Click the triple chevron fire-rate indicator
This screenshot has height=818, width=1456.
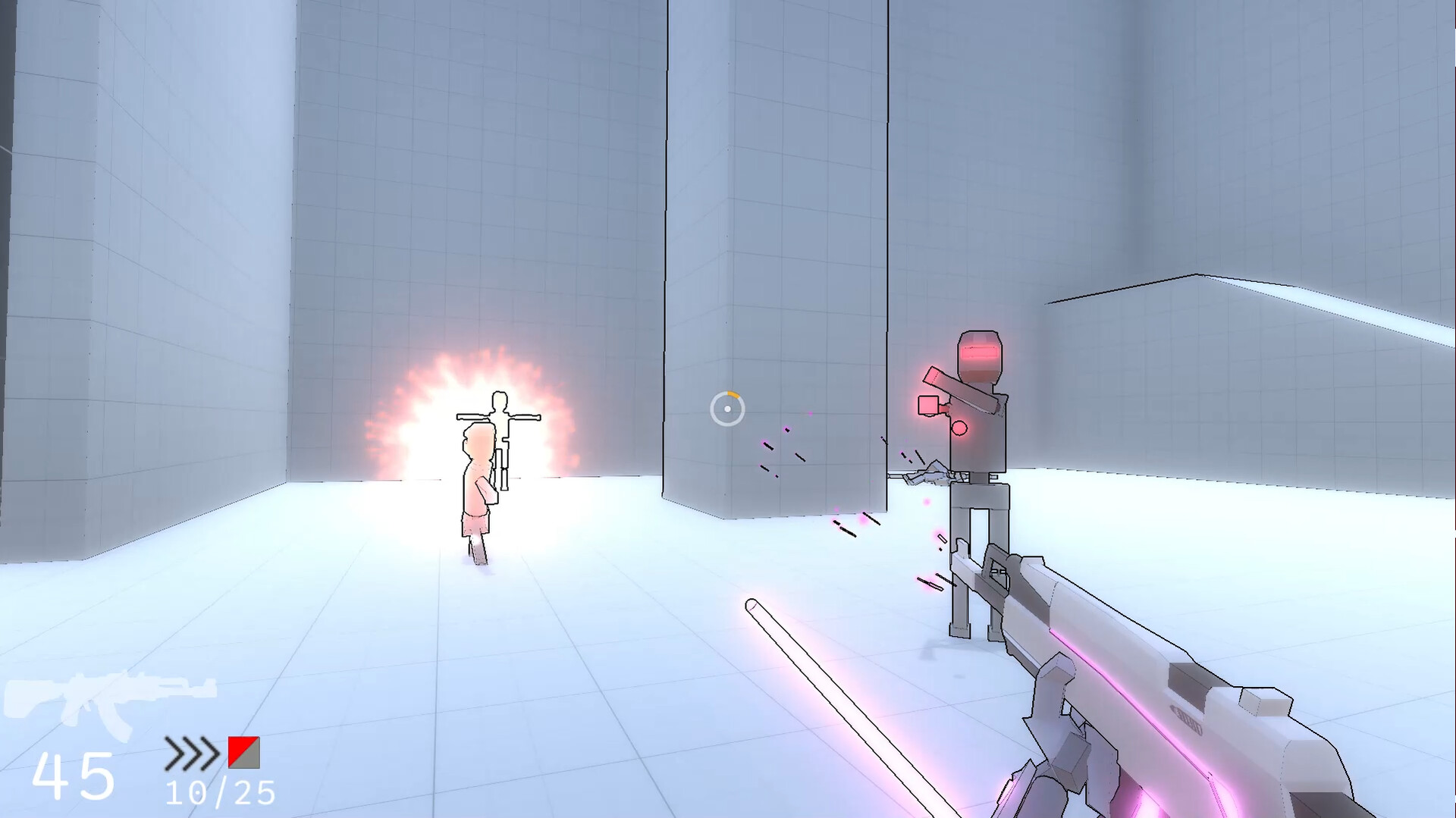click(193, 754)
